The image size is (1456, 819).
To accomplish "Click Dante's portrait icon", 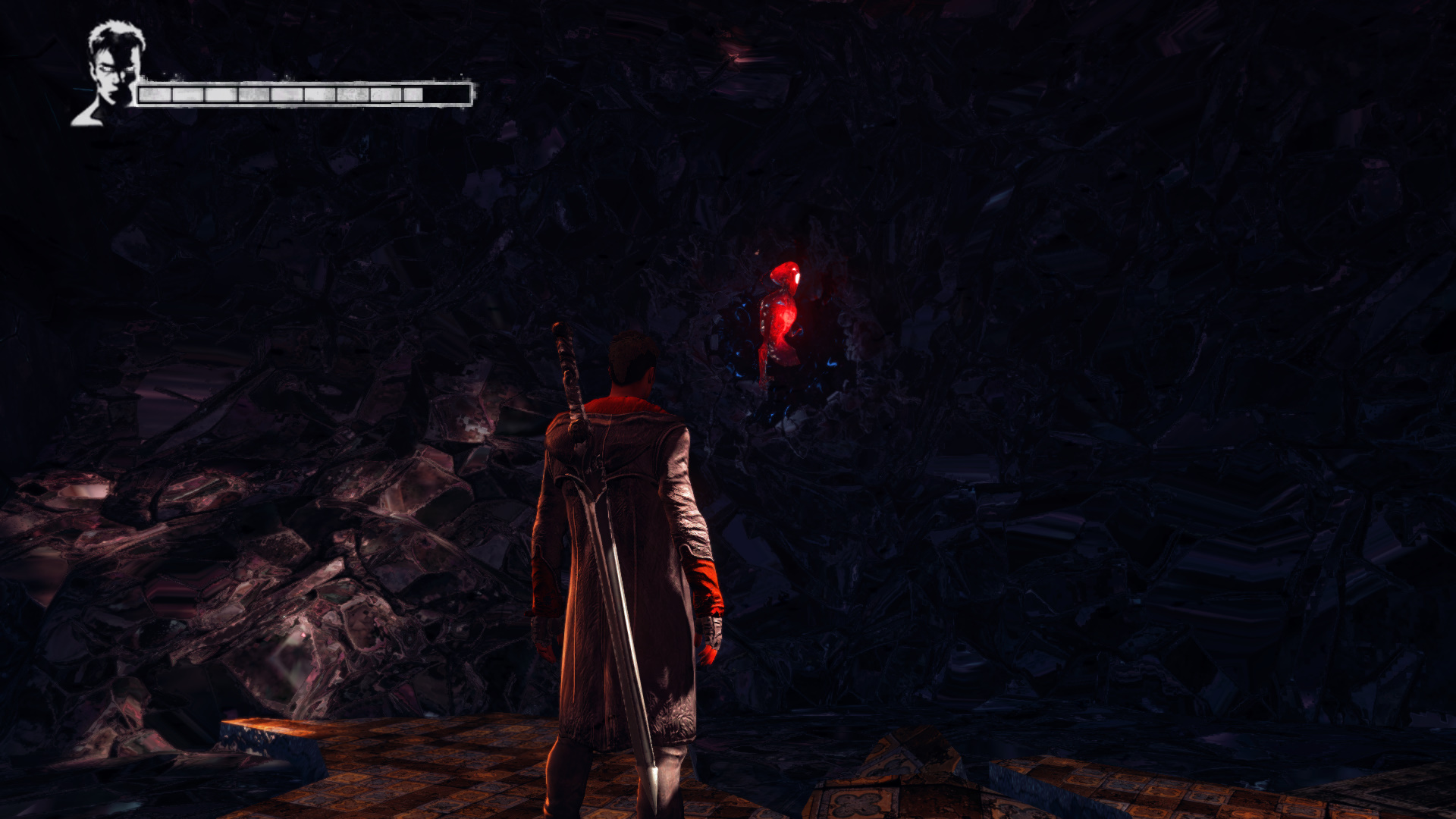I will (x=111, y=74).
